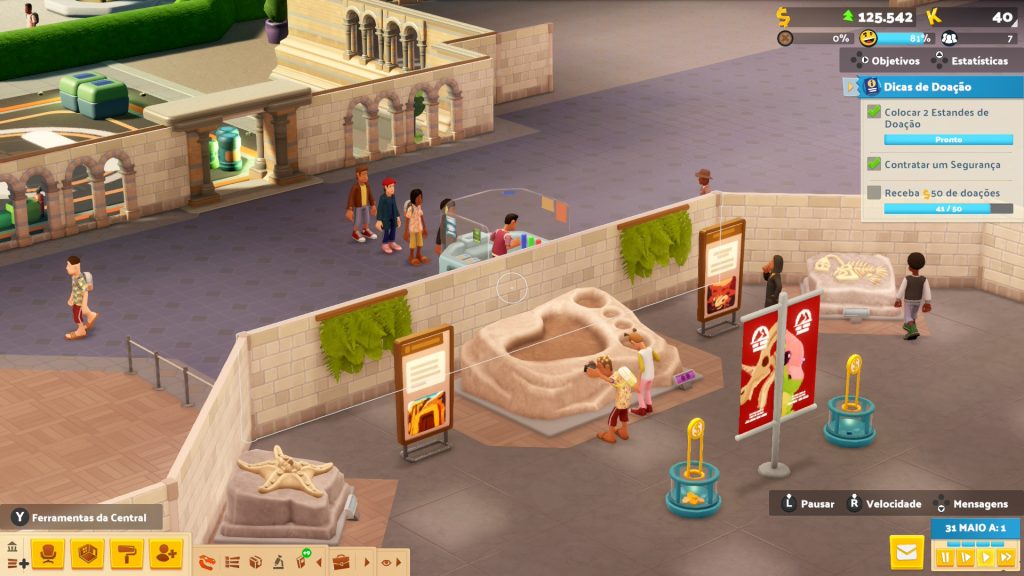Open the notebook with green notification badge
The image size is (1024, 576).
301,561
